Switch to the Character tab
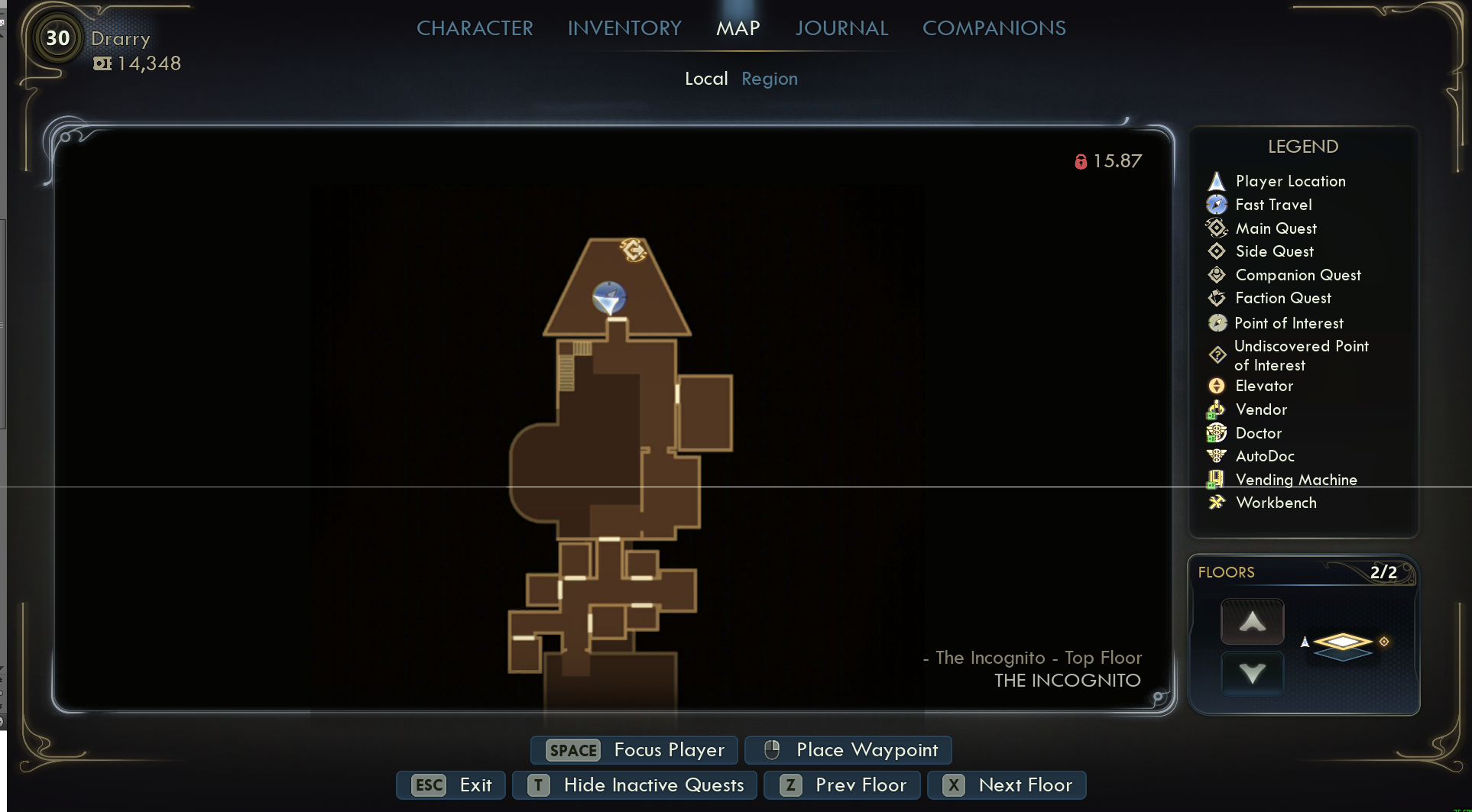Screen dimensions: 1472x812 (x=475, y=28)
